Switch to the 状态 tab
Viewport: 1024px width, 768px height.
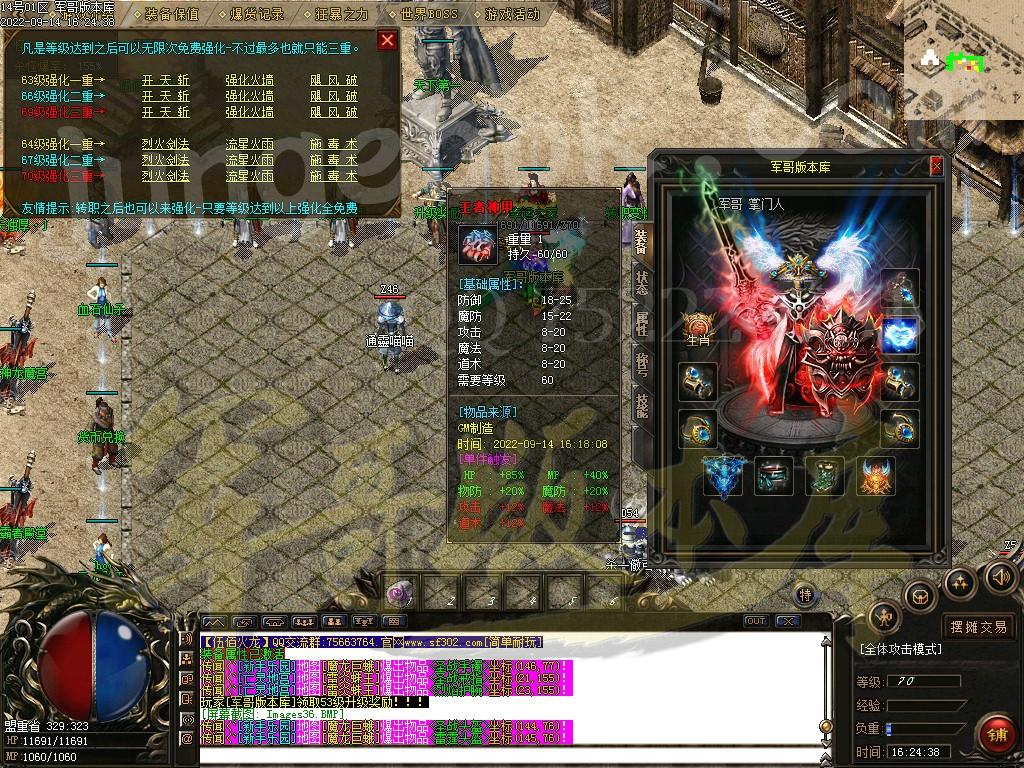coord(640,283)
